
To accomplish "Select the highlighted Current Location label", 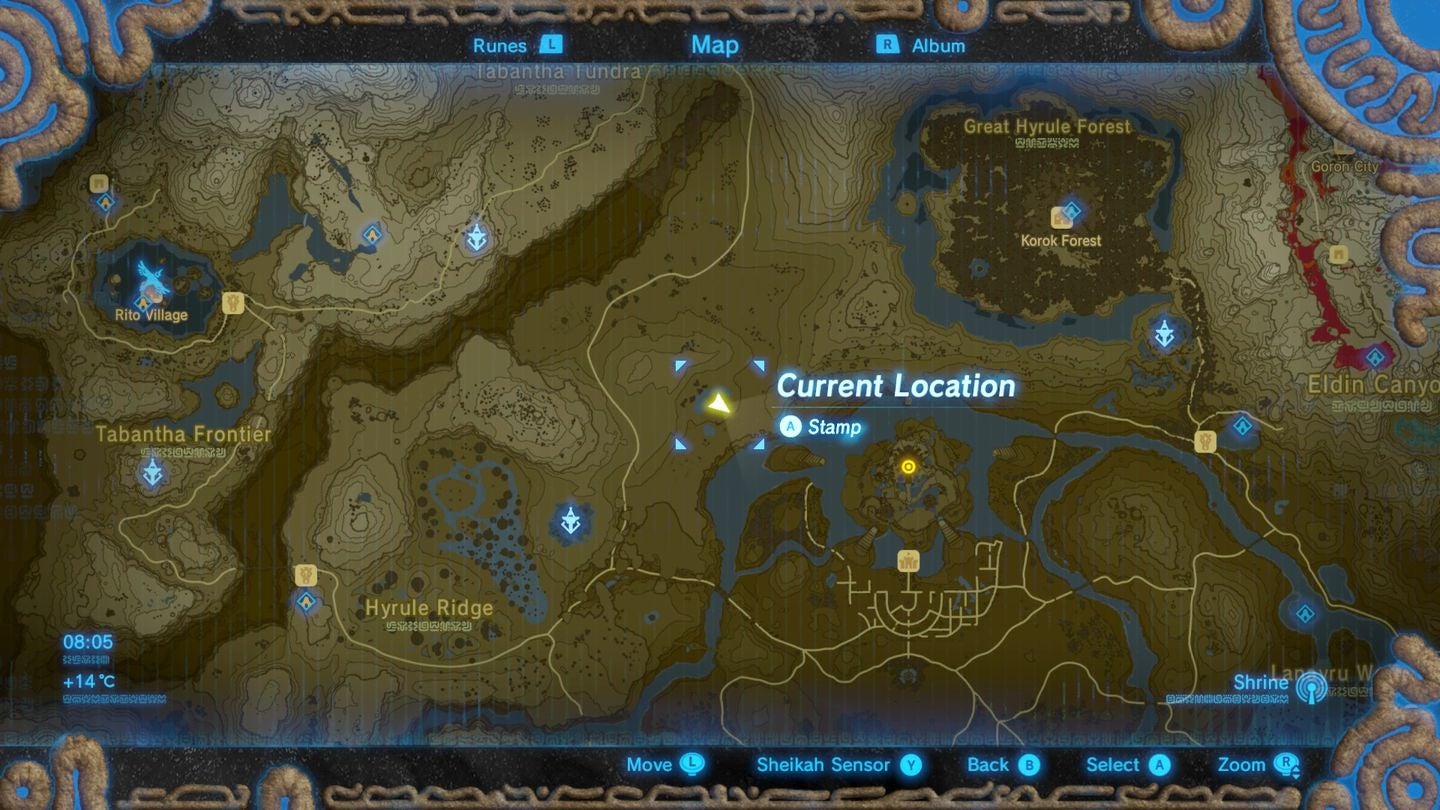I will coord(897,386).
